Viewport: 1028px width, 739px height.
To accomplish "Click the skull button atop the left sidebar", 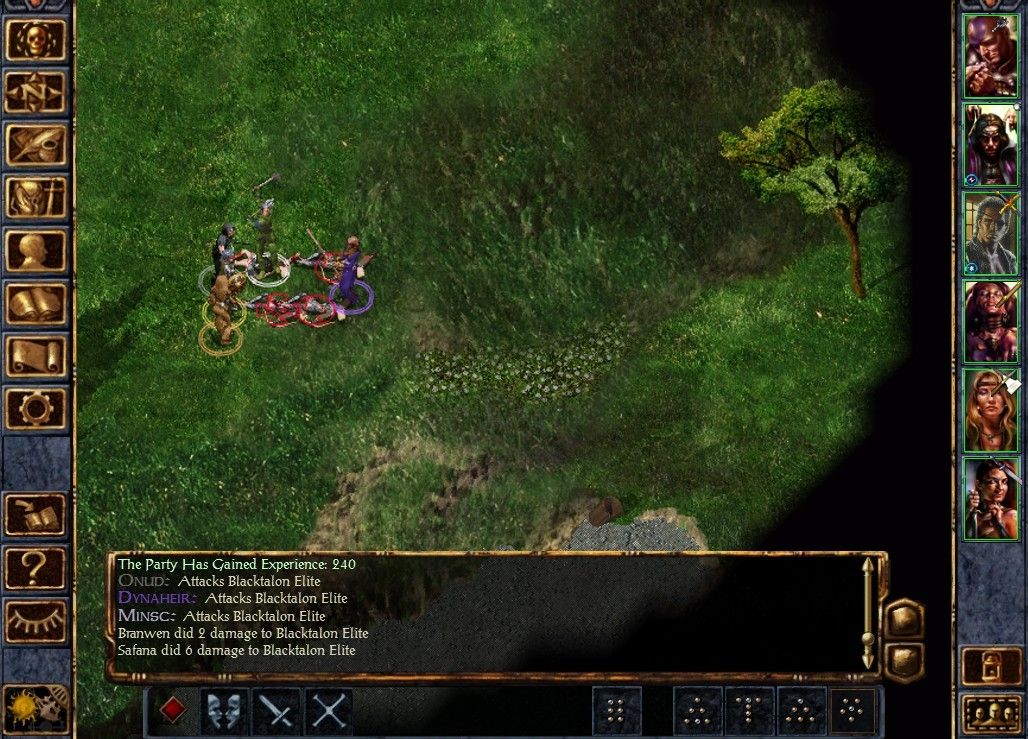I will 37,40.
